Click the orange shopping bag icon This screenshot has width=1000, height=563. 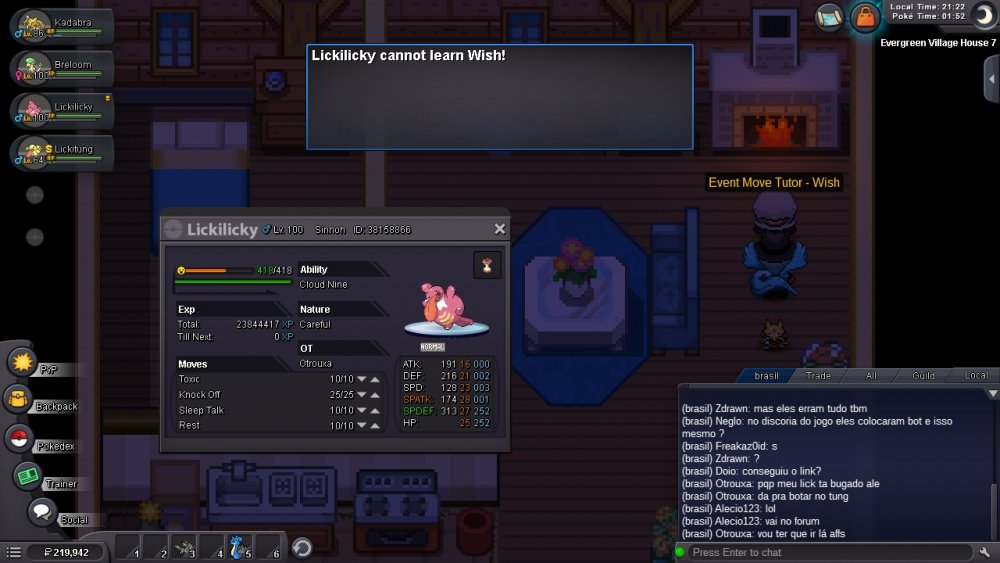(863, 17)
